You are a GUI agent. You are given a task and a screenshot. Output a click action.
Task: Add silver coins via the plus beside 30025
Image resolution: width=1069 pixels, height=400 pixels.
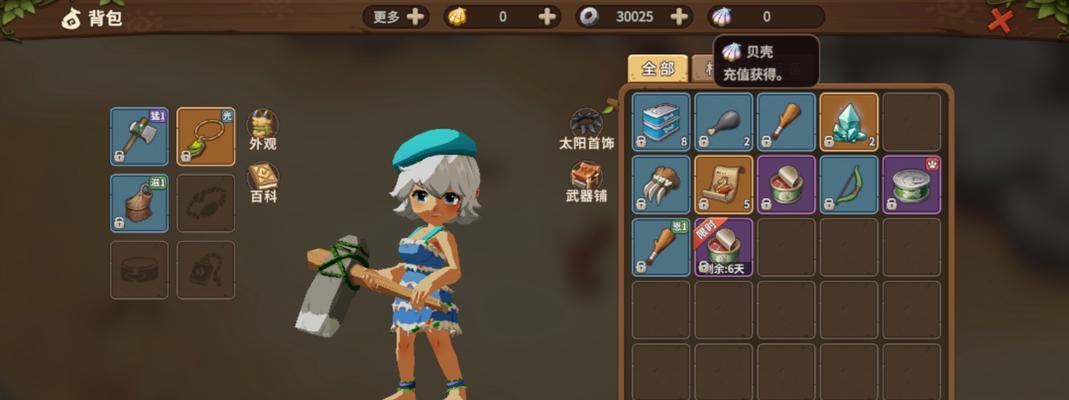680,17
